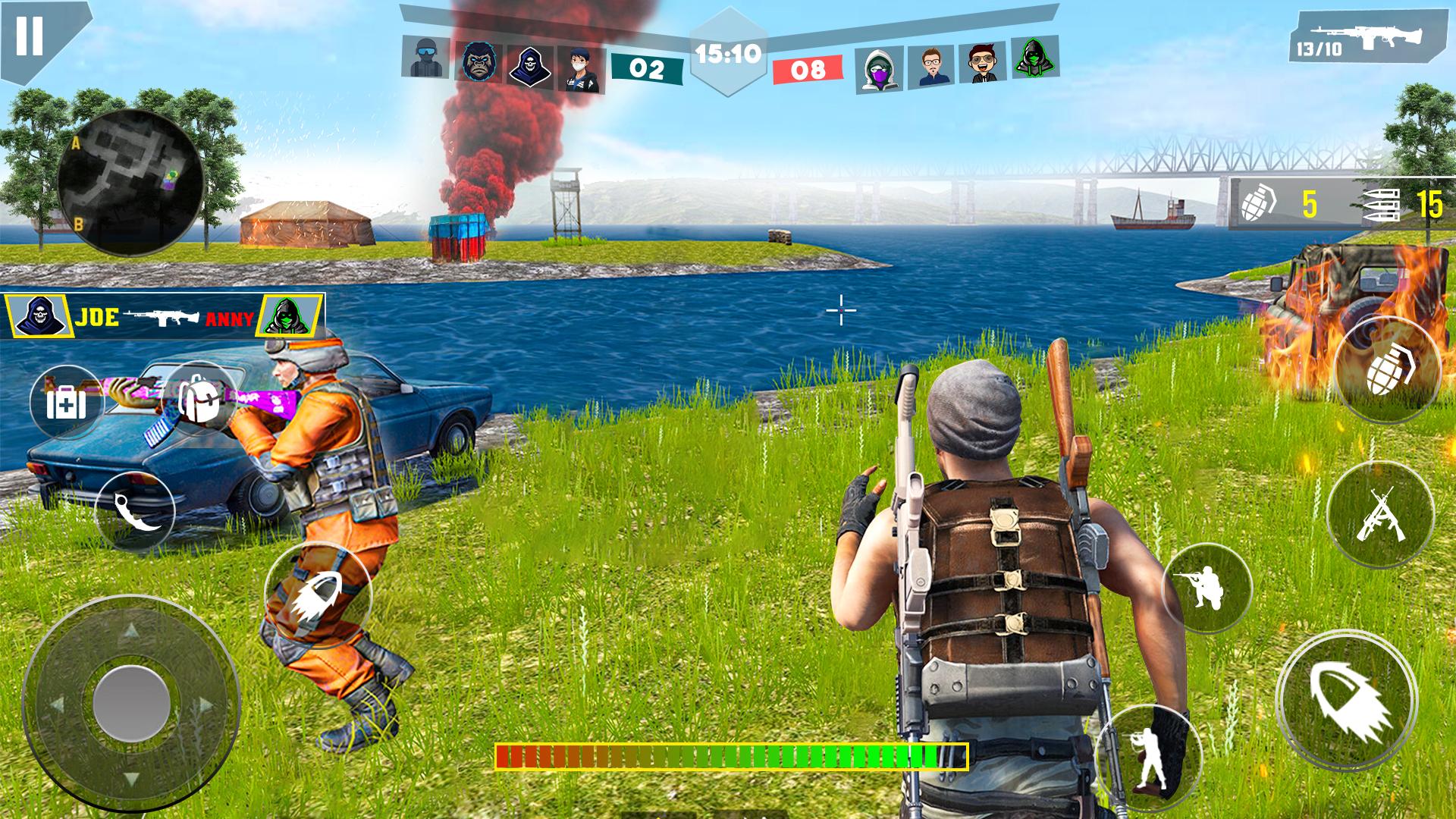Swap weapons with the crossed rifles button

tap(1379, 513)
